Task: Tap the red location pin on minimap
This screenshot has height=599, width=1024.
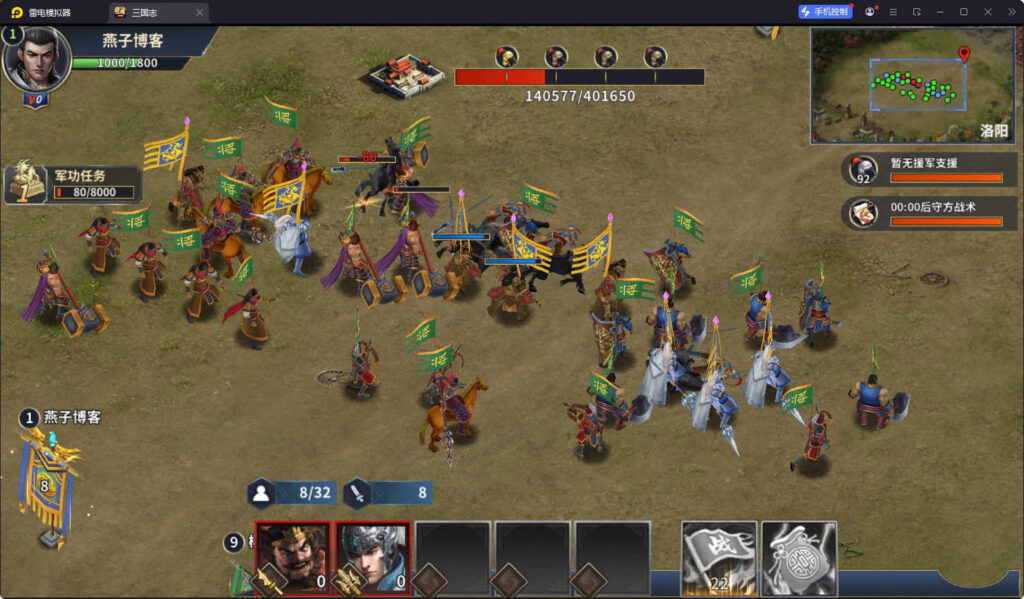Action: (x=964, y=54)
